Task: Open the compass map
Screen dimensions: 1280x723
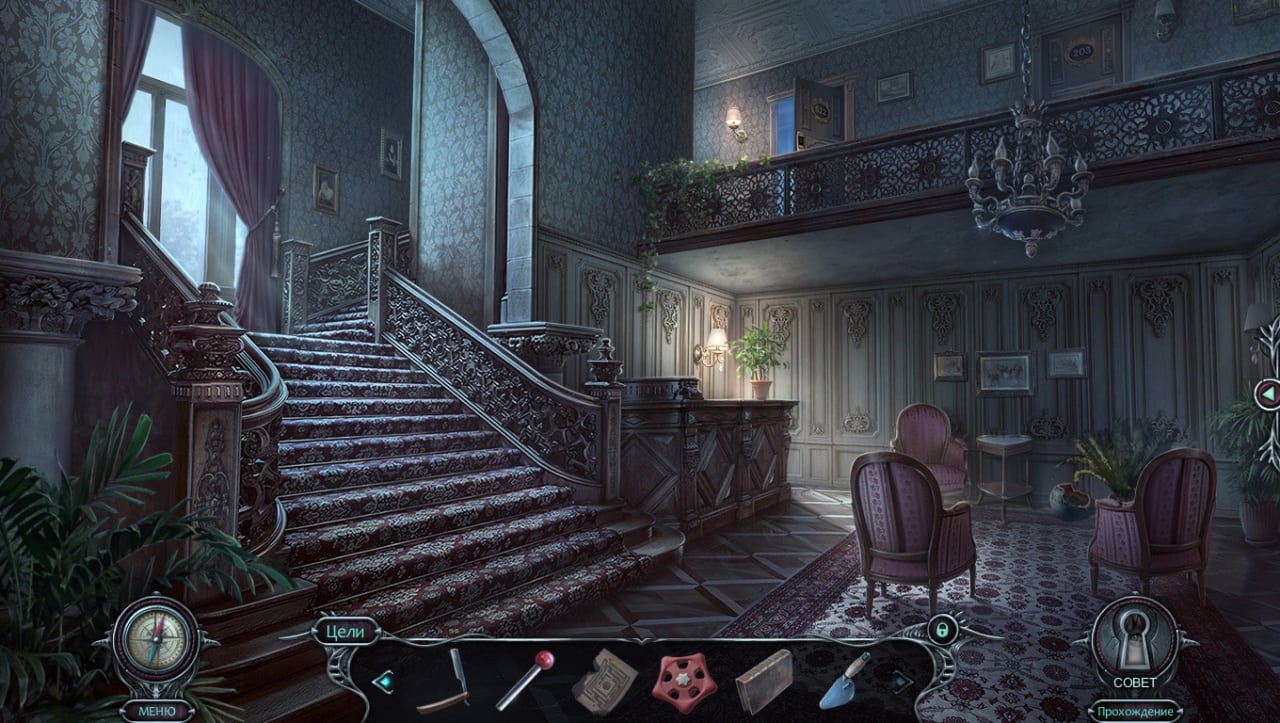Action: pos(154,638)
